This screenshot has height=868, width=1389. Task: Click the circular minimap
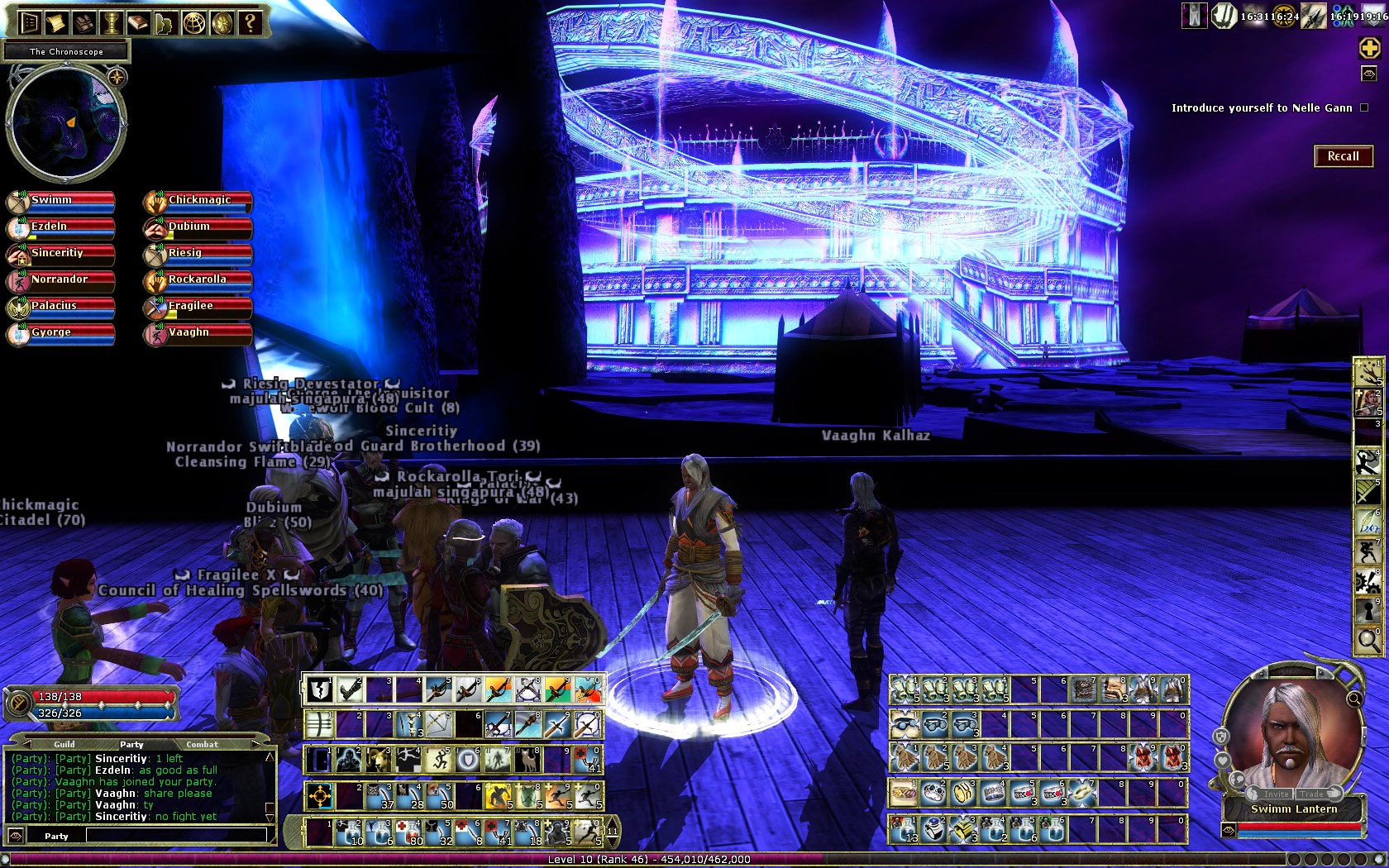(x=66, y=124)
